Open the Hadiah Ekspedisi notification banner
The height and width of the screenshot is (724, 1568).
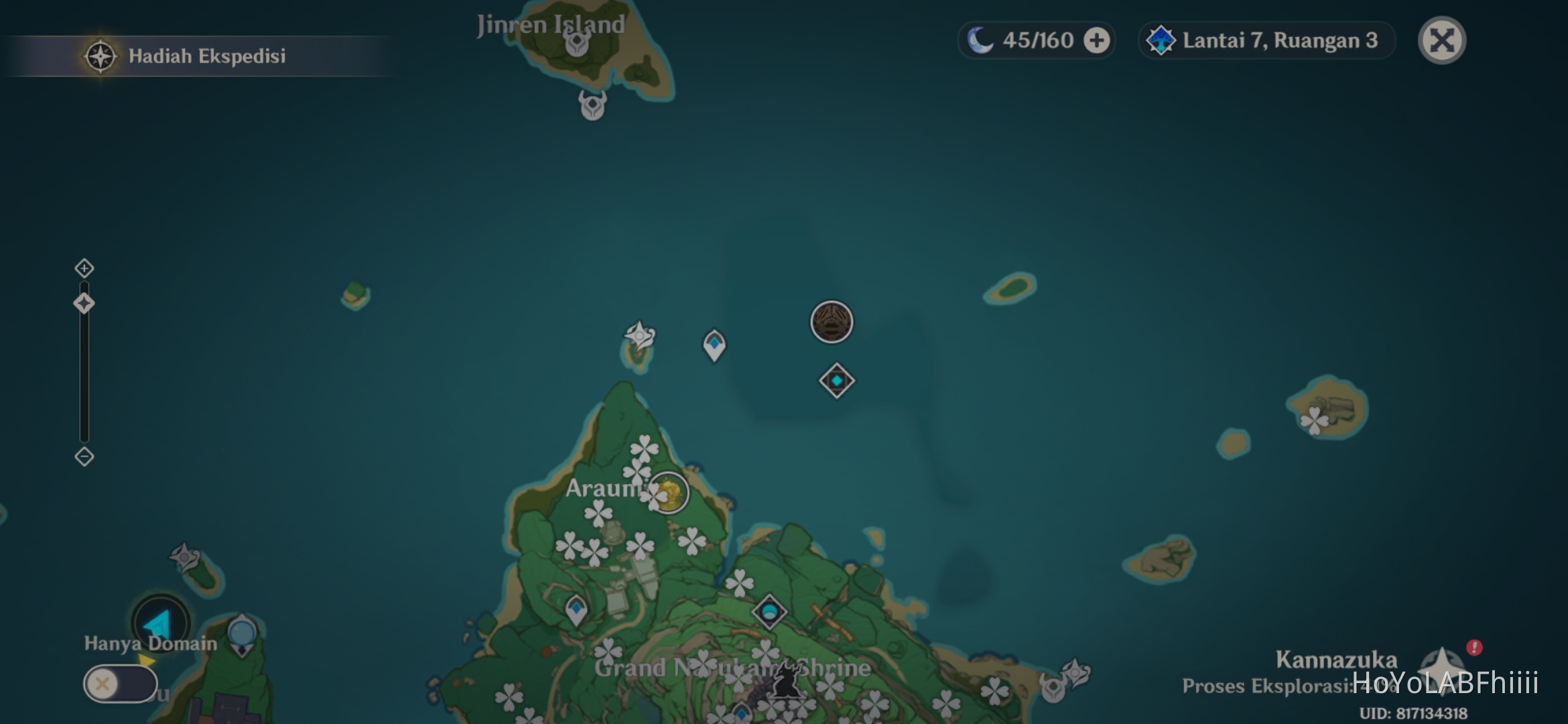pos(194,57)
